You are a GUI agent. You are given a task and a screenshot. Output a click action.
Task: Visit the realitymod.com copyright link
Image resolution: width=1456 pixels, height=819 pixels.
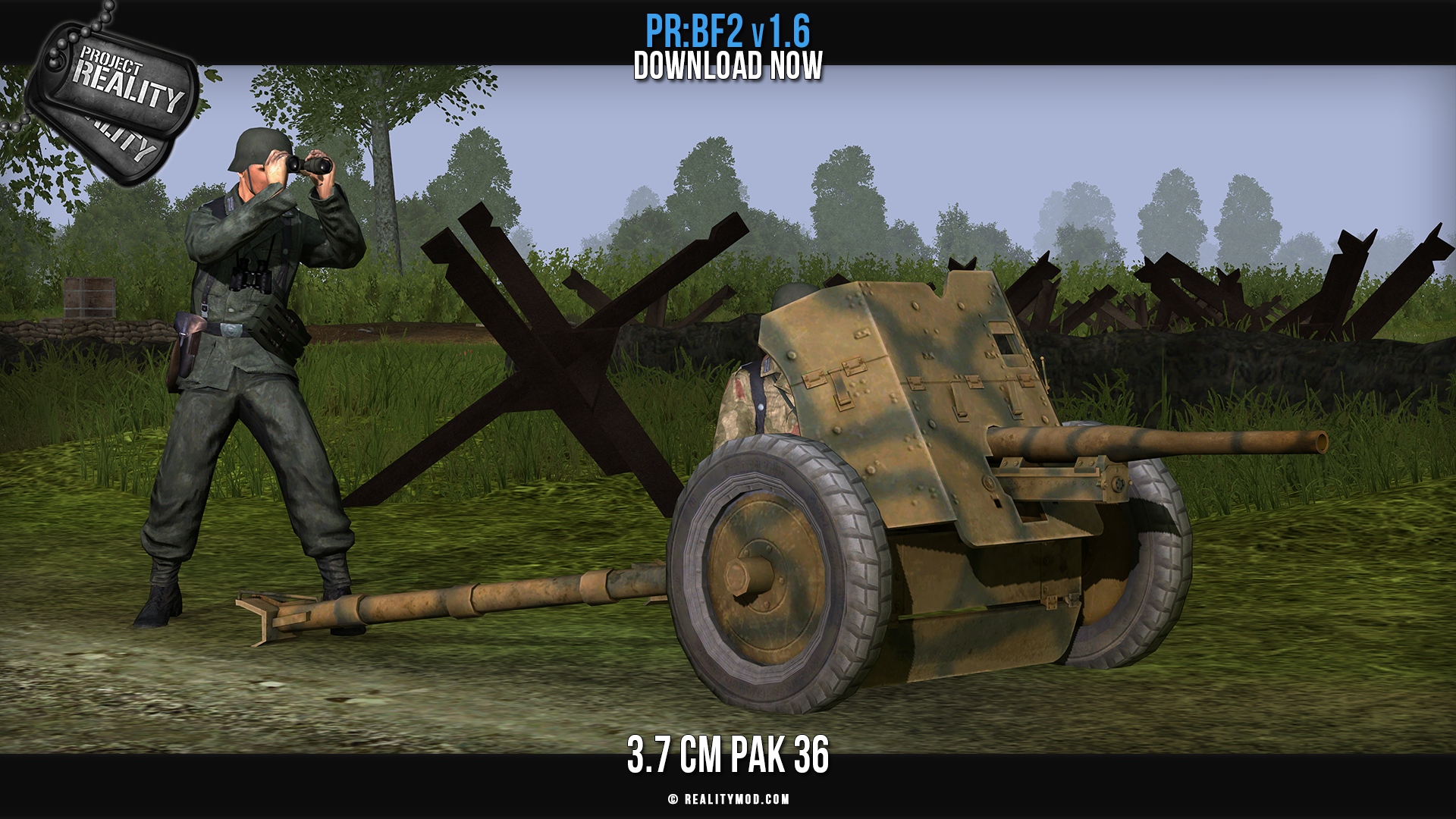(729, 799)
